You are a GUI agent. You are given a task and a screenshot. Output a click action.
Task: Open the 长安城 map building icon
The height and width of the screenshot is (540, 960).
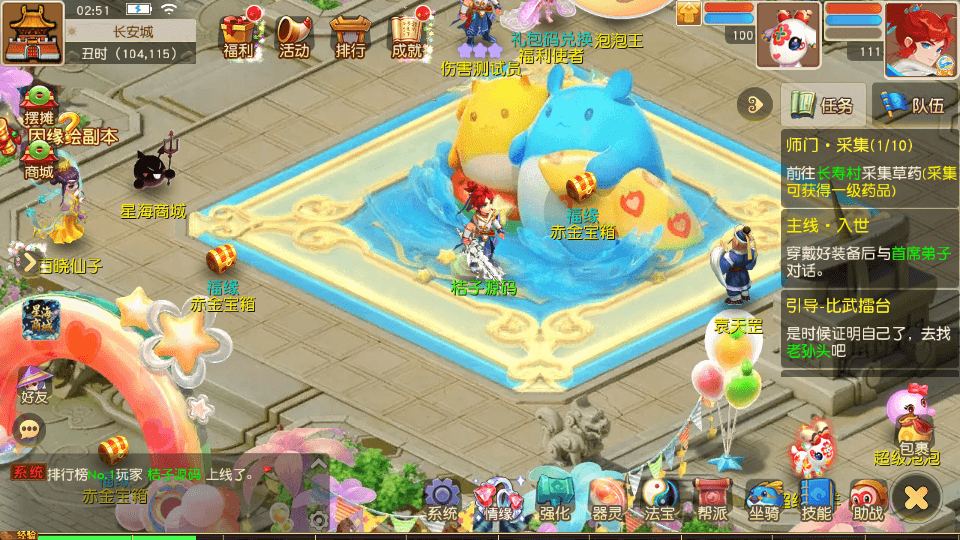32,32
